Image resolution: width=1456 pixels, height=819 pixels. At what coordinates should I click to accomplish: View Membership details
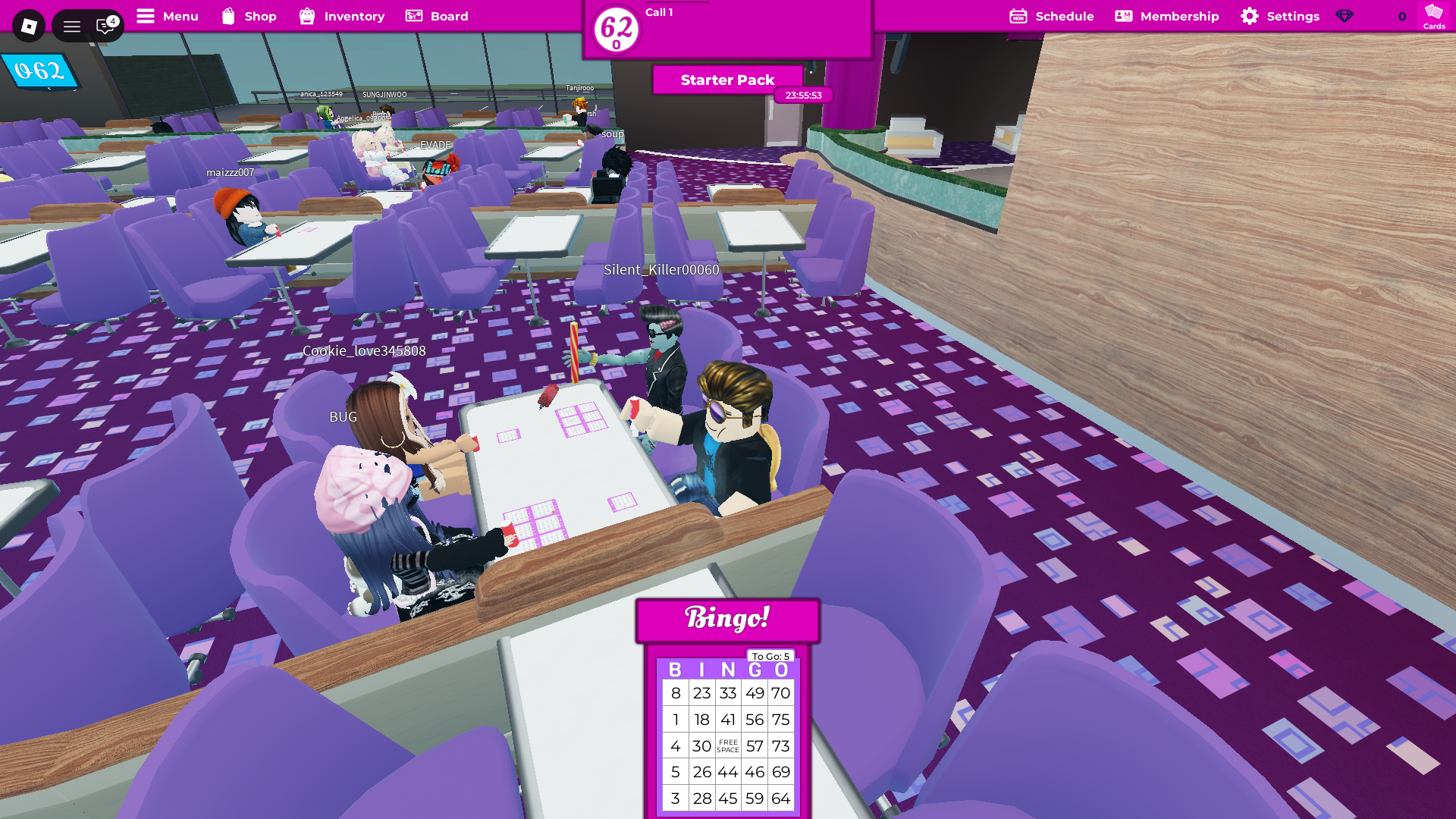pos(1167,16)
